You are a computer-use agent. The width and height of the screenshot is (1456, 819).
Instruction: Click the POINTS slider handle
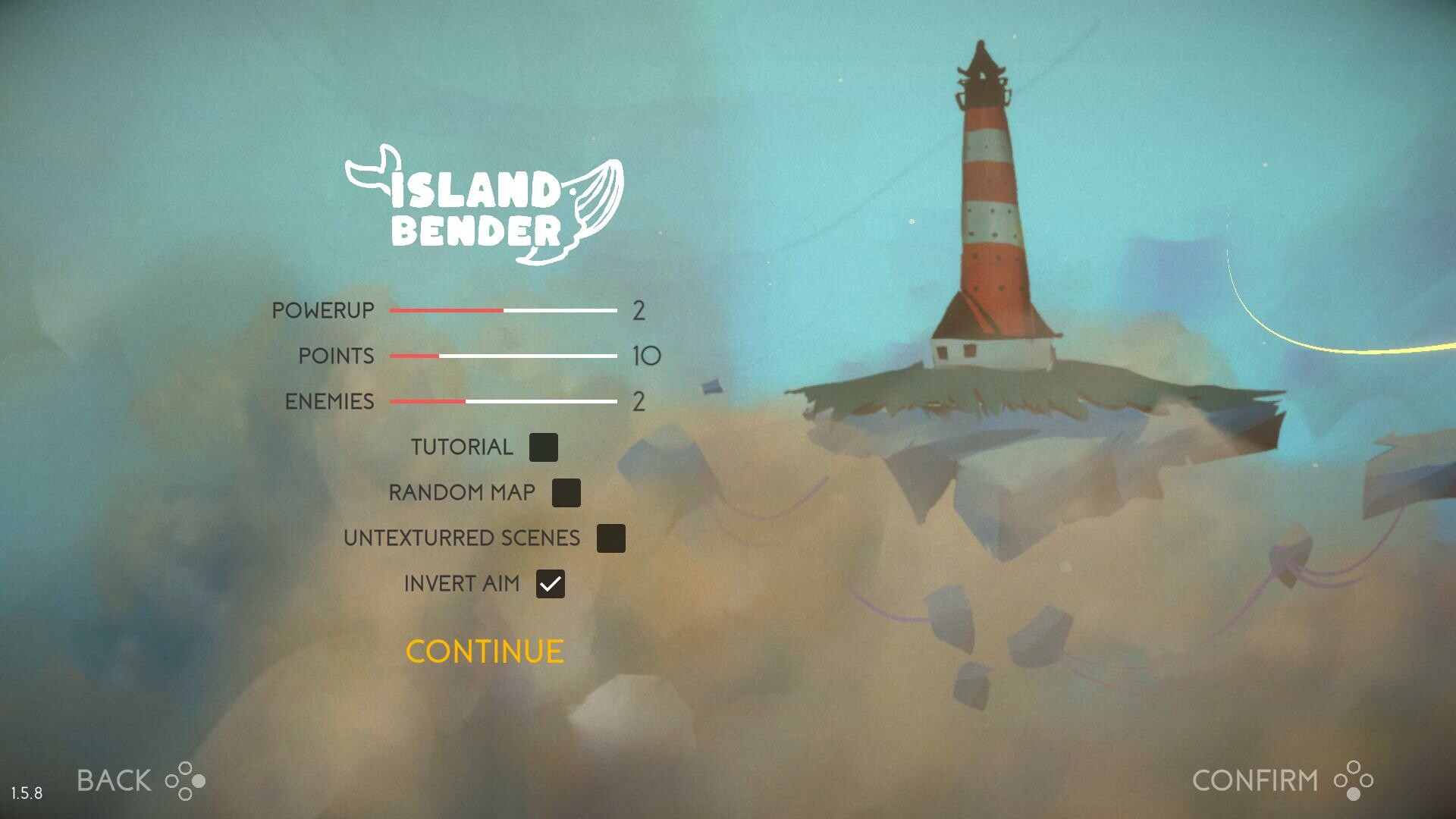tap(438, 356)
